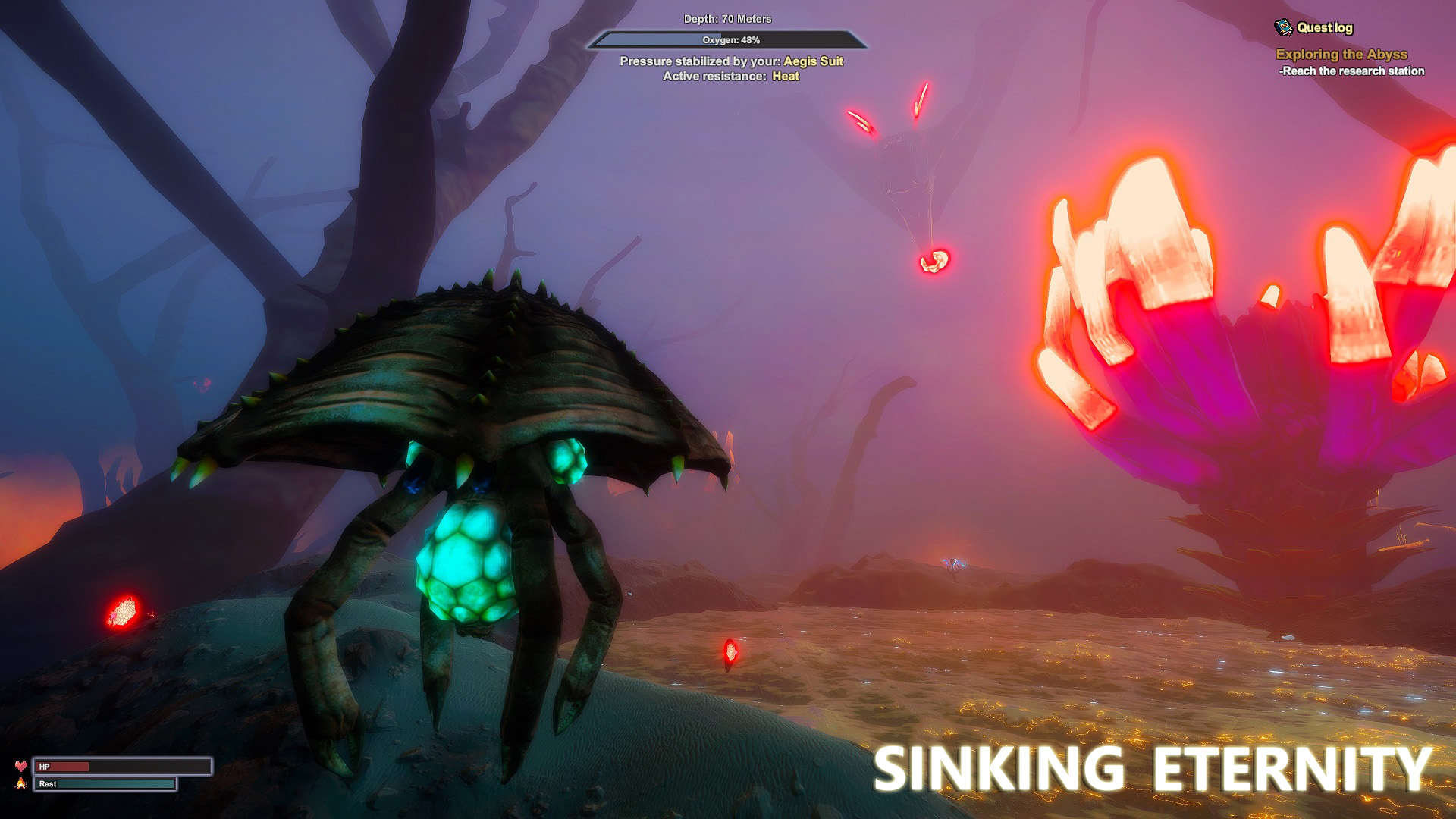Select the Exploring the Abyss quest entry
1456x819 pixels.
pos(1341,54)
